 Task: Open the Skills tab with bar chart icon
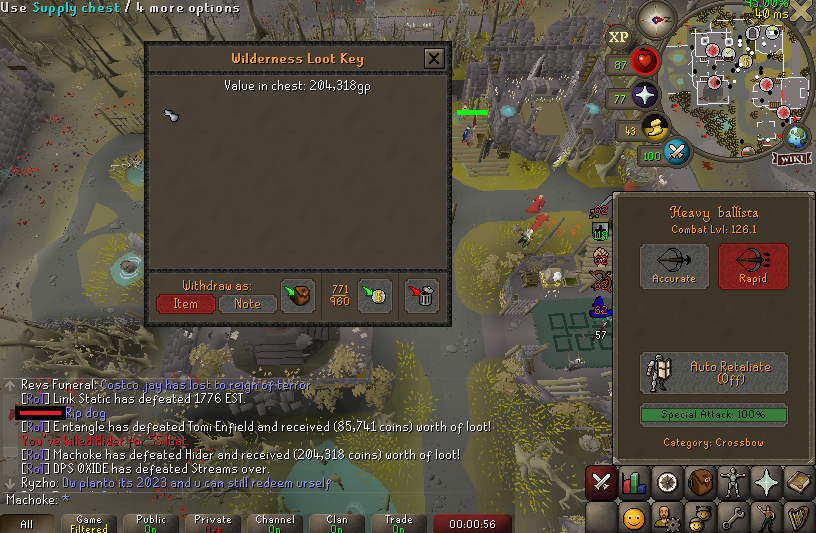click(x=633, y=482)
